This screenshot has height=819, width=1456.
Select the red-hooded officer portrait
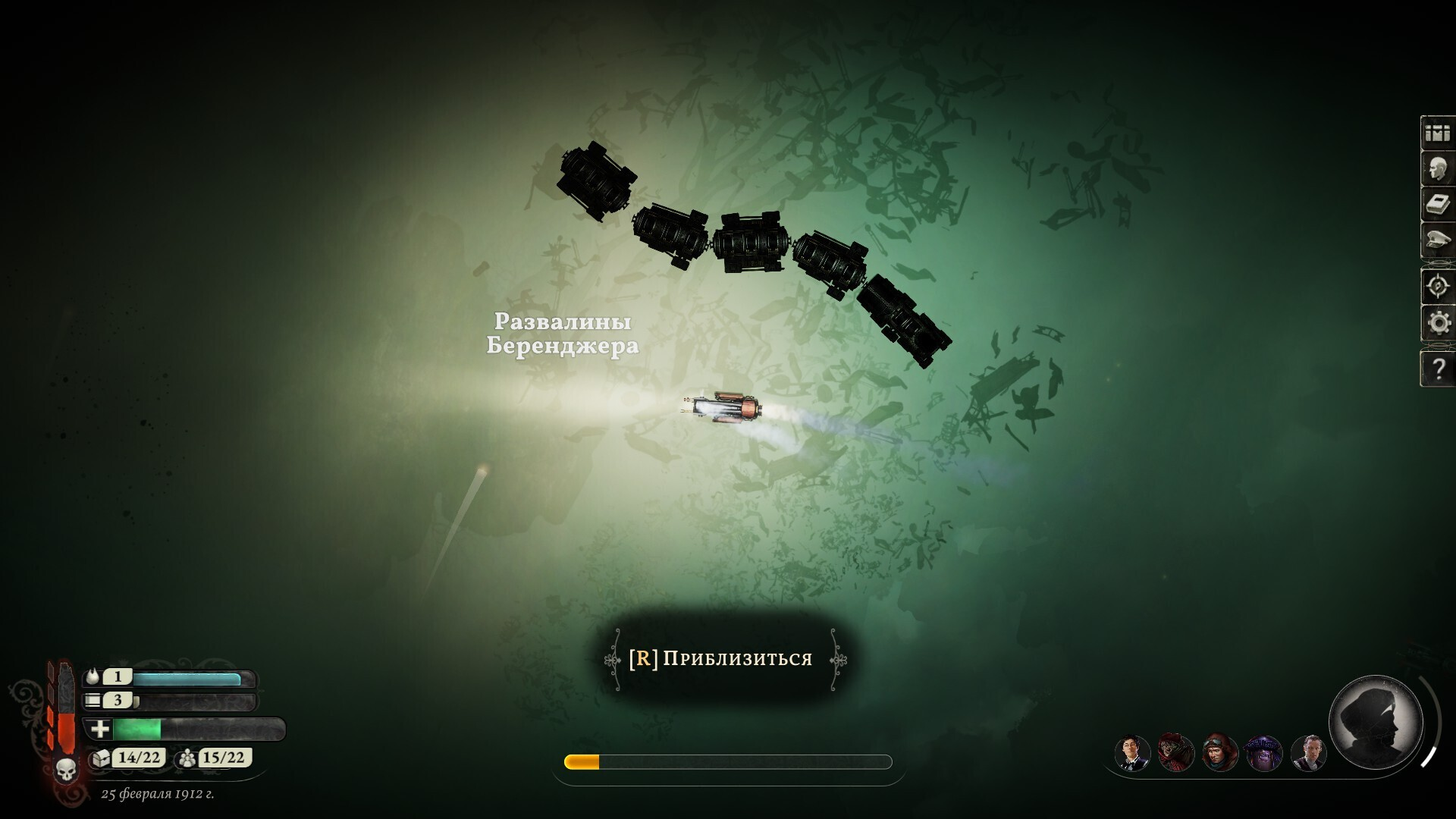(x=1176, y=753)
